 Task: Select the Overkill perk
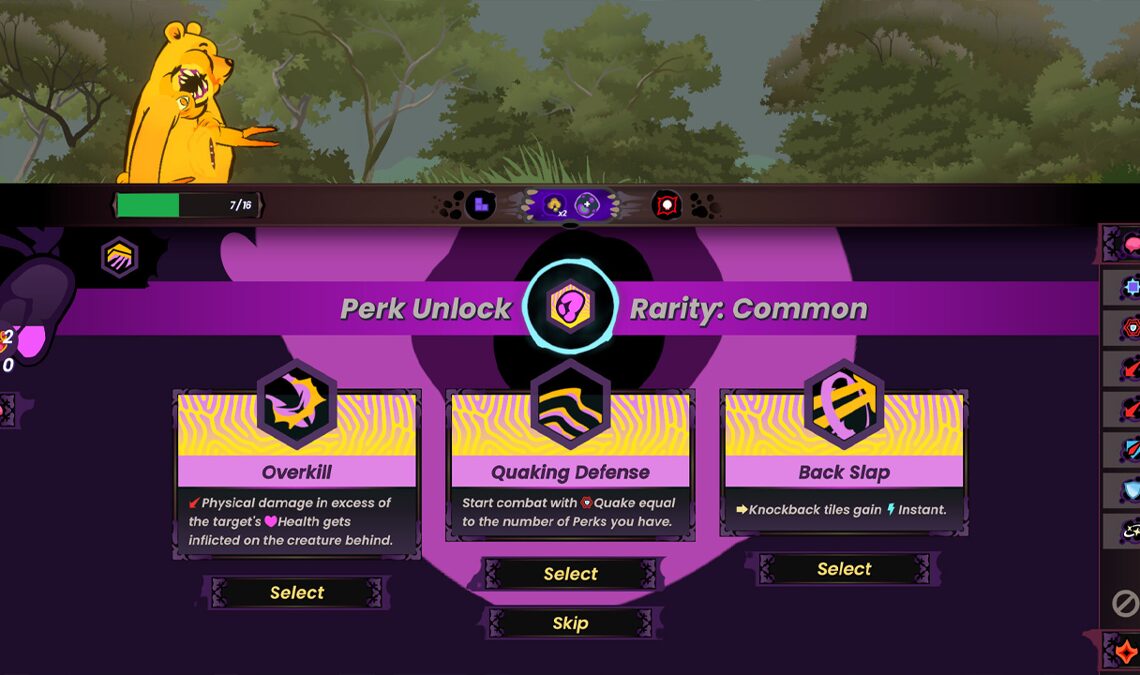point(297,593)
